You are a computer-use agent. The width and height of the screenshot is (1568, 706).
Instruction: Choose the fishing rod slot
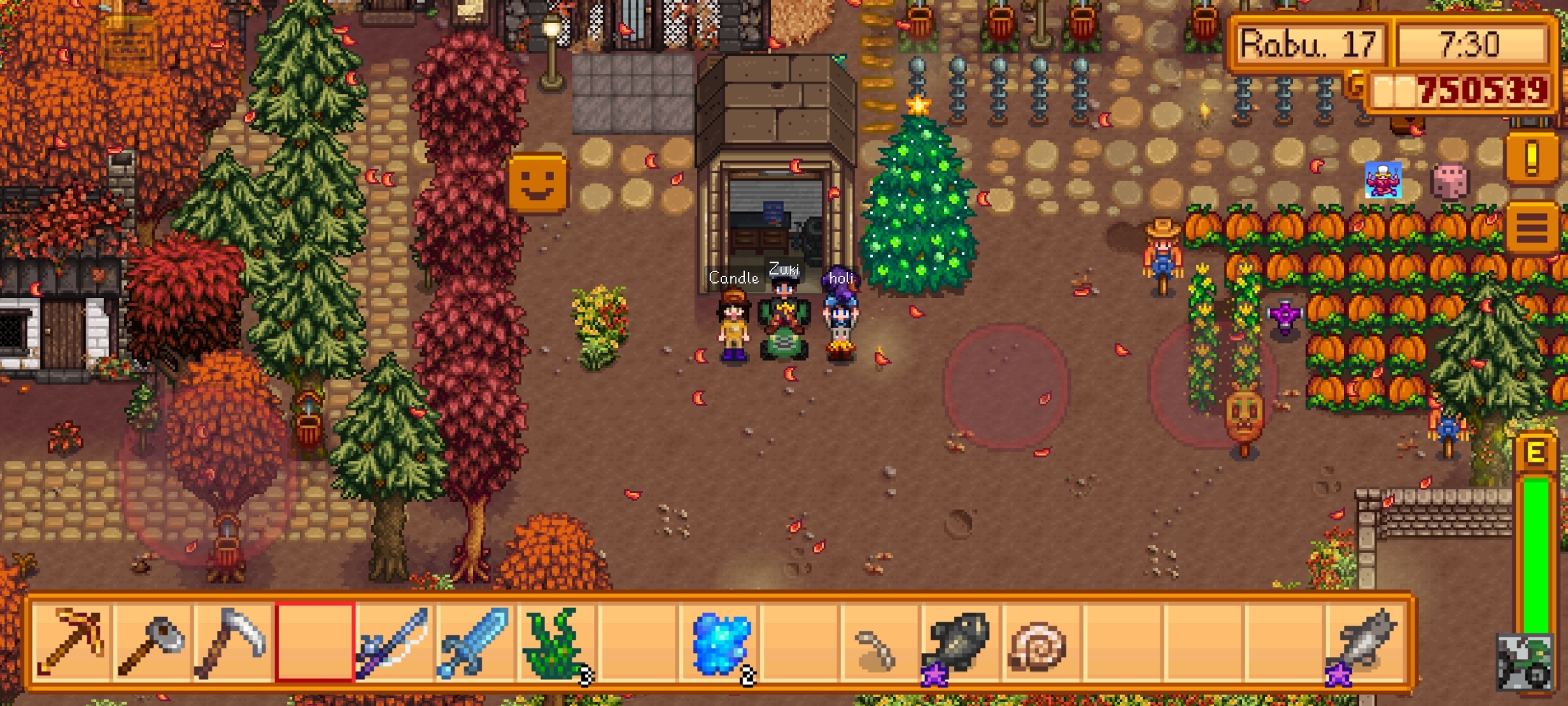point(395,642)
